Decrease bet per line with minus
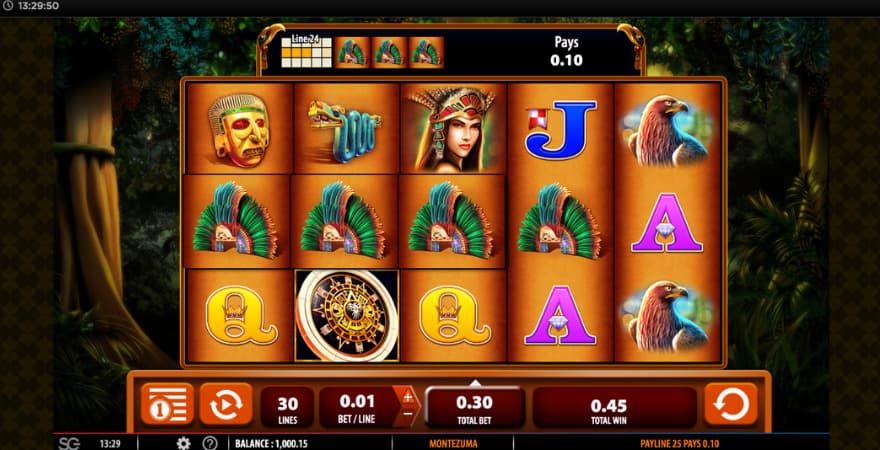The width and height of the screenshot is (880, 450). (407, 414)
